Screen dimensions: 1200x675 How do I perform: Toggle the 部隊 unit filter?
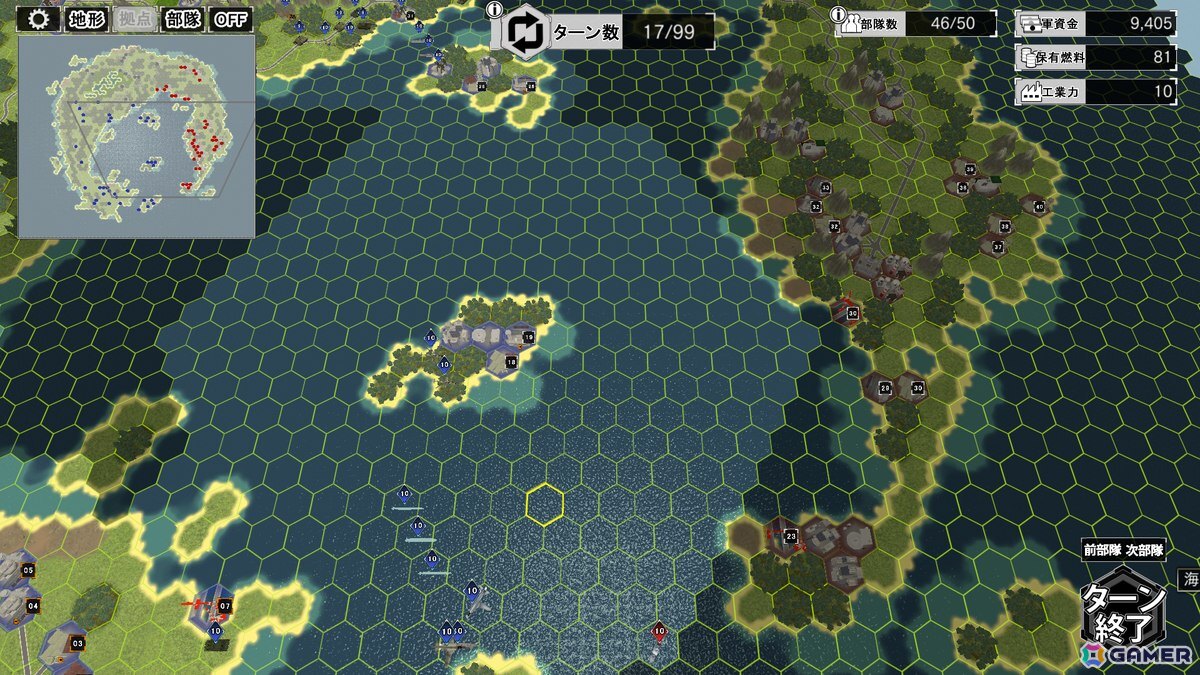tap(183, 19)
